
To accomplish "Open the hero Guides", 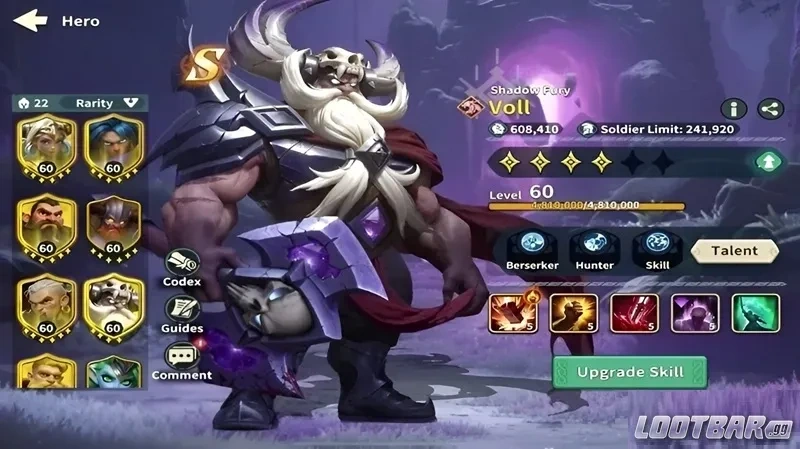I will (x=182, y=314).
